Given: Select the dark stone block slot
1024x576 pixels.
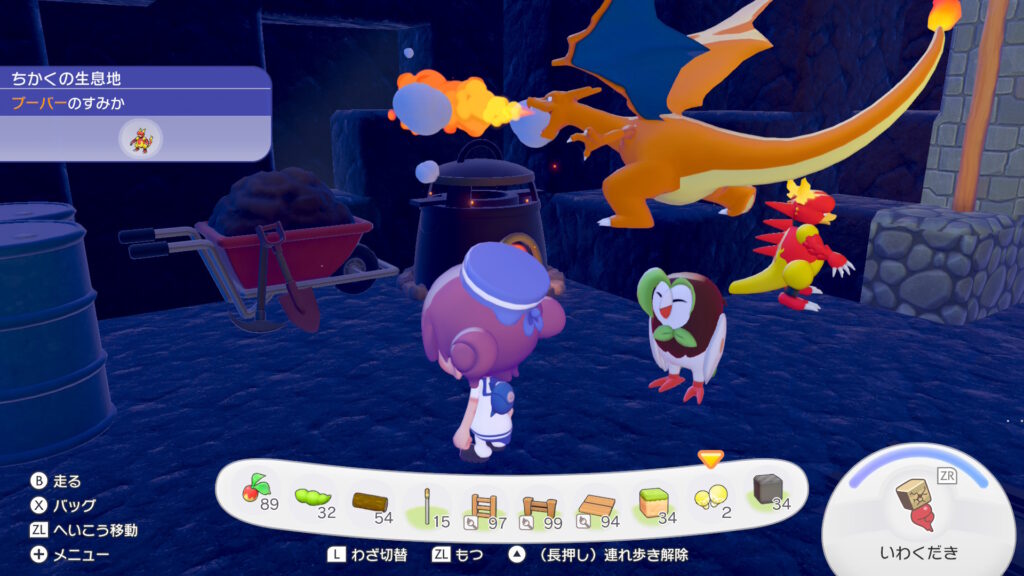Looking at the screenshot, I should [x=767, y=491].
